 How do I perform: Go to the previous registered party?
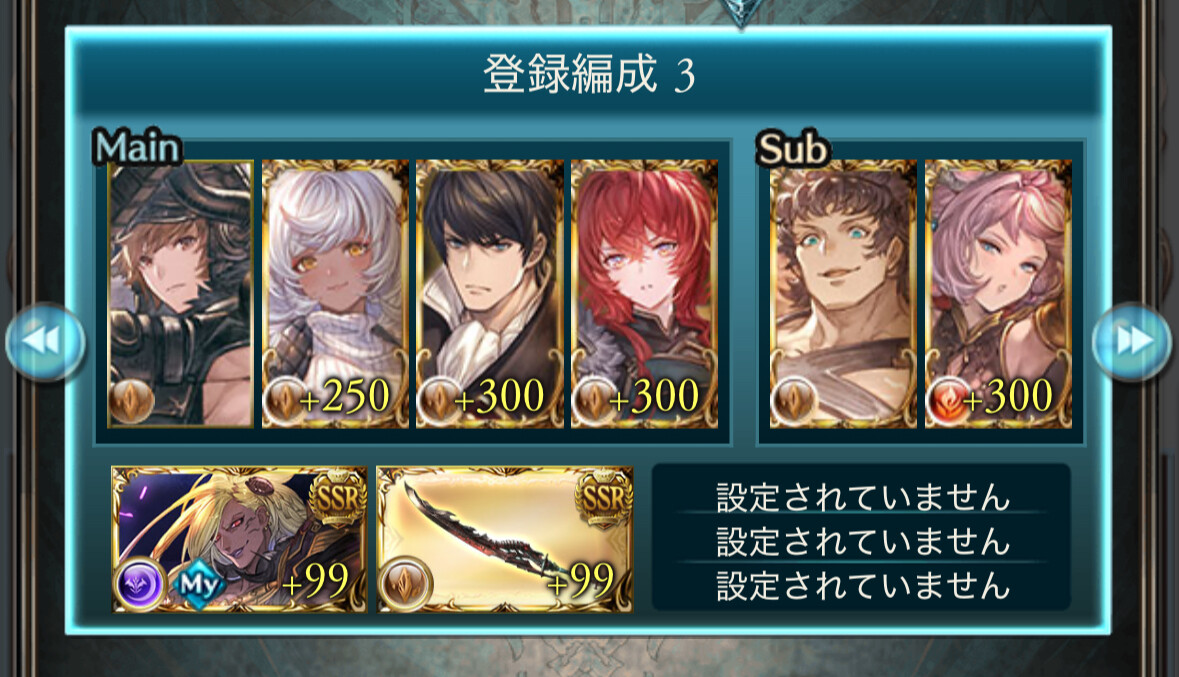click(43, 341)
